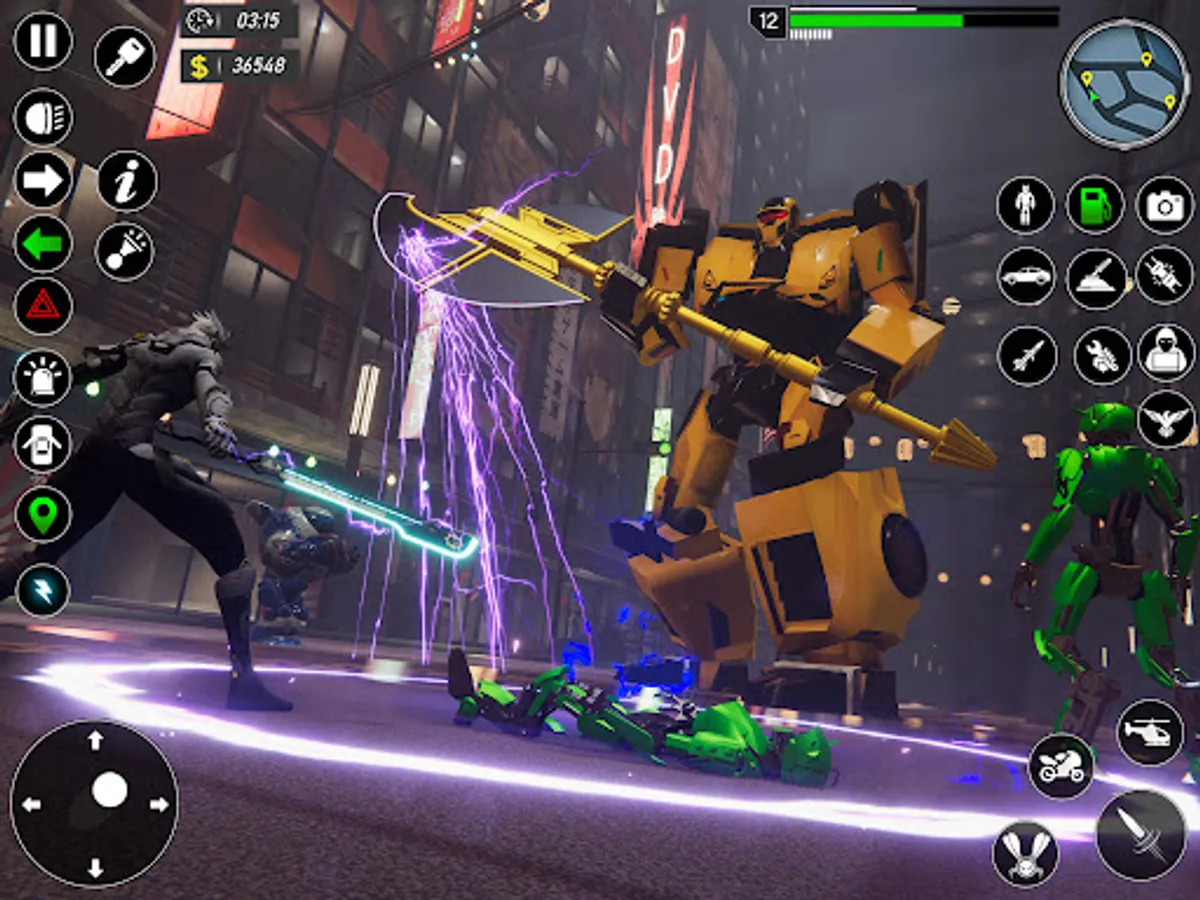Screen dimensions: 1200x900
Task: Turn on the red hazard triangle
Action: [43, 306]
